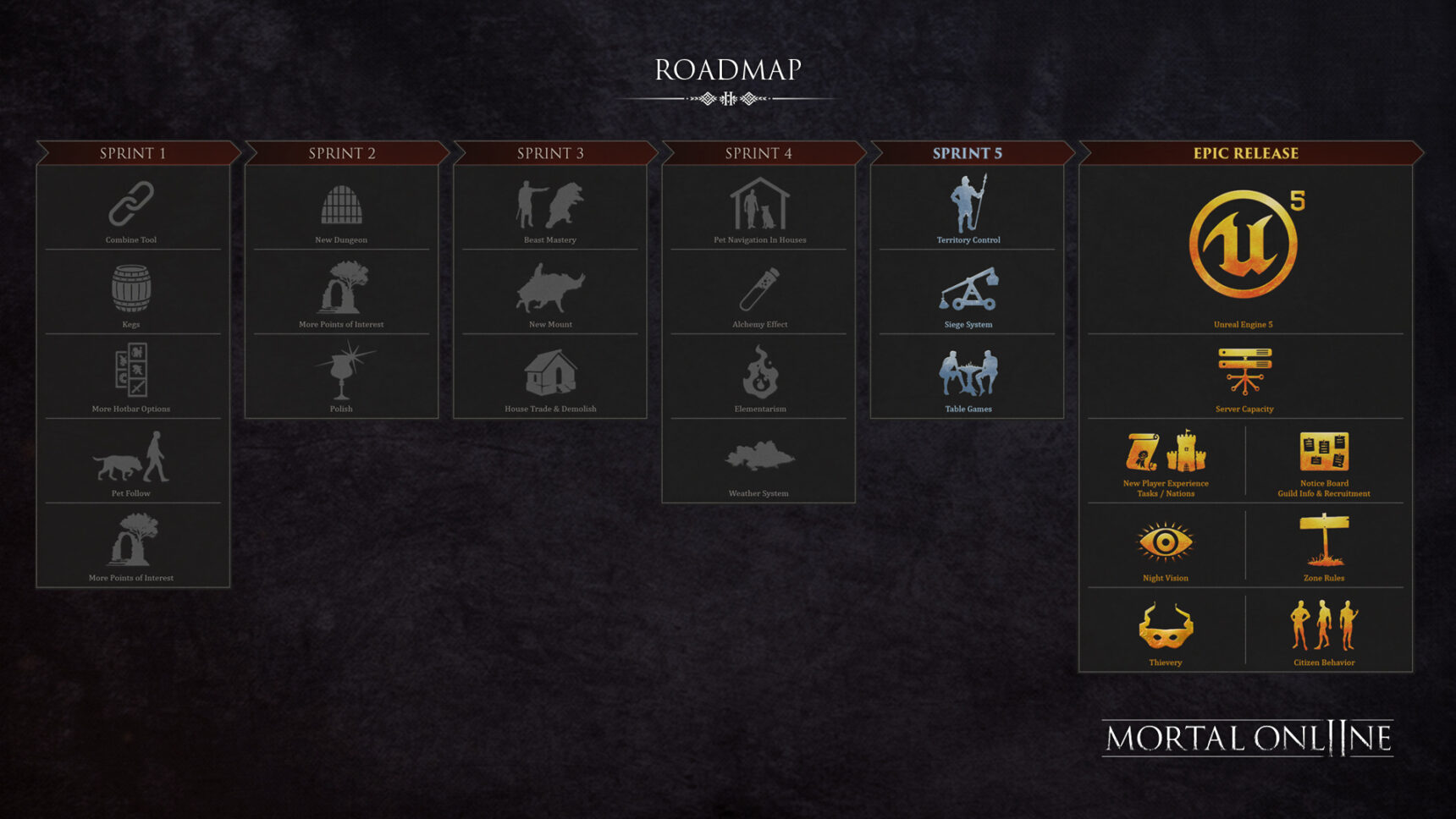Select the Elementarism flame icon

[759, 372]
